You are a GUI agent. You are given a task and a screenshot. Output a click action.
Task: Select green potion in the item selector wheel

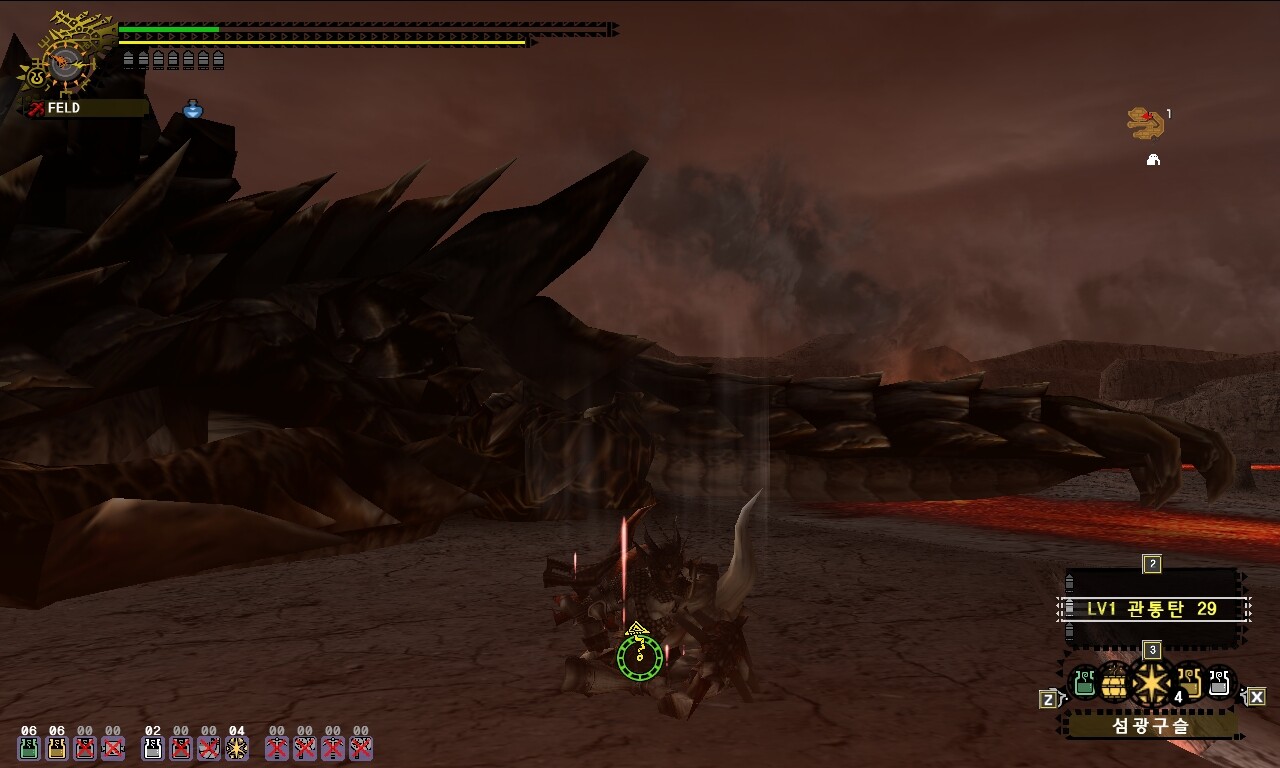[1084, 684]
